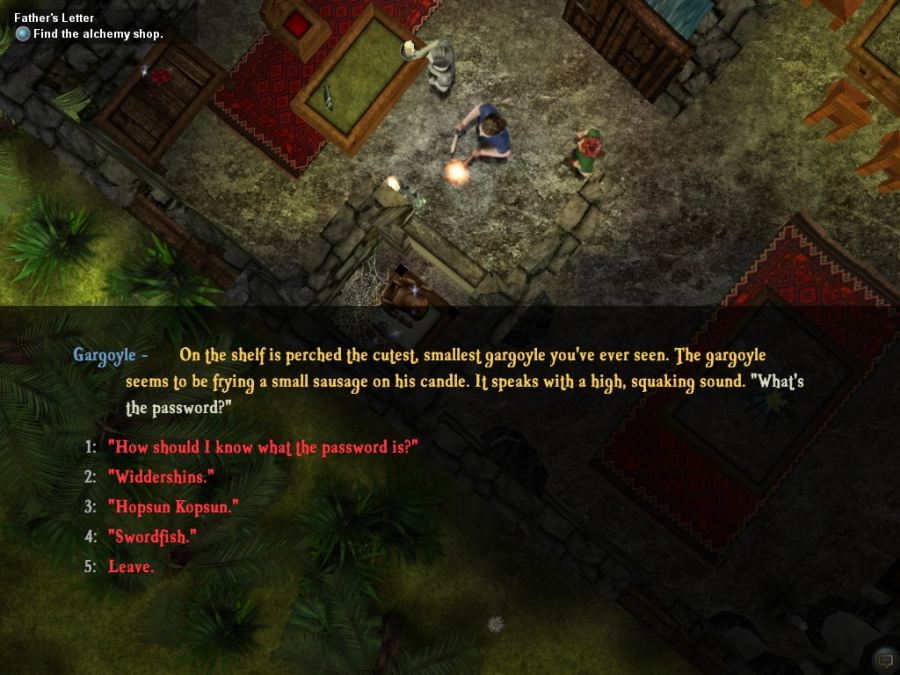Open the Father's Letter quest tracker
900x675 pixels.
52,18
